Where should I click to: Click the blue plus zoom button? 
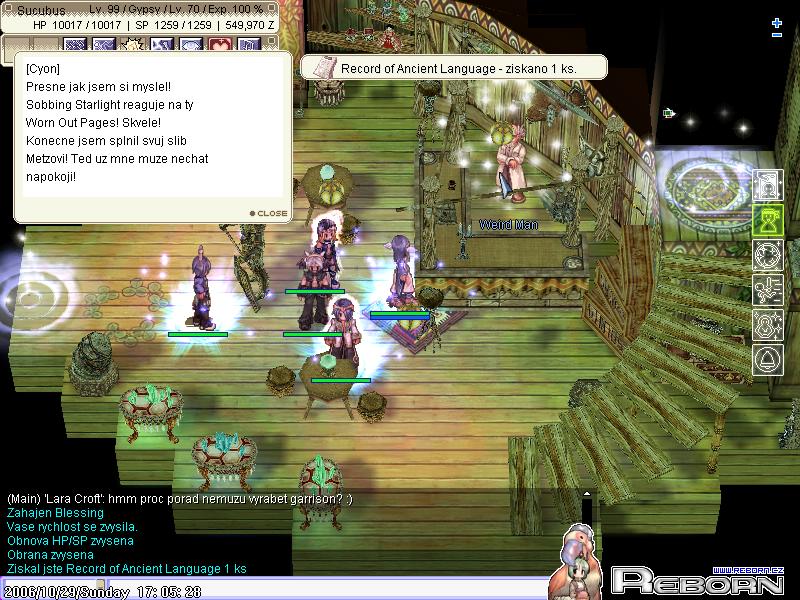click(x=777, y=22)
